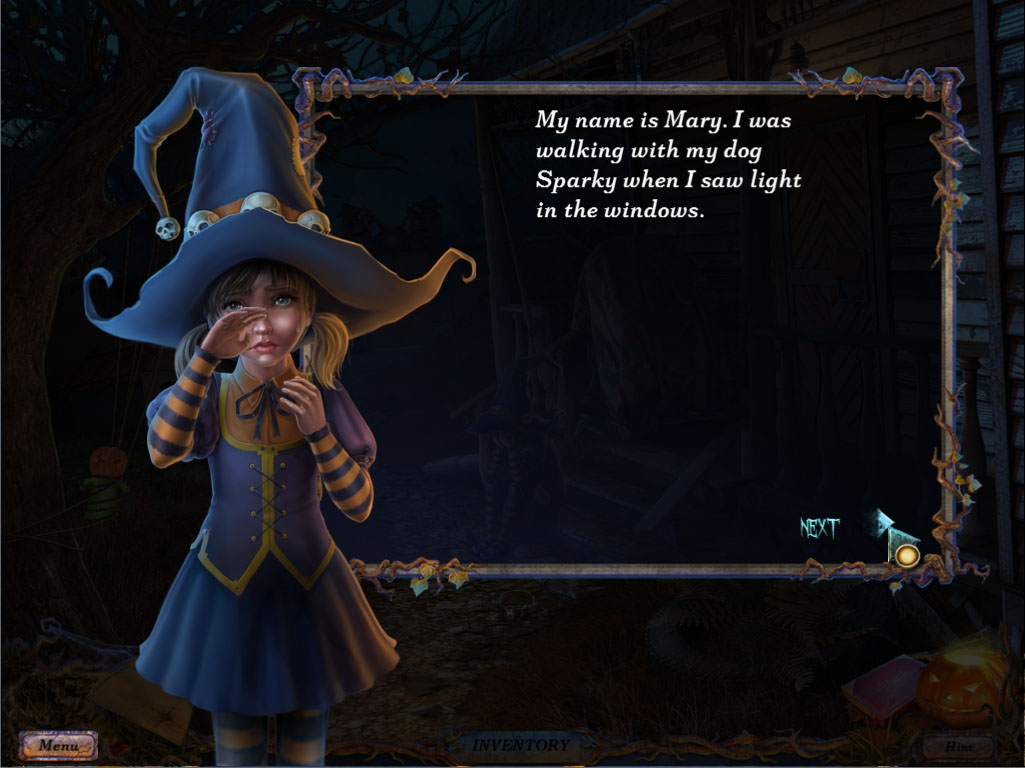
Task: Open the Inventory panel
Action: pos(520,745)
